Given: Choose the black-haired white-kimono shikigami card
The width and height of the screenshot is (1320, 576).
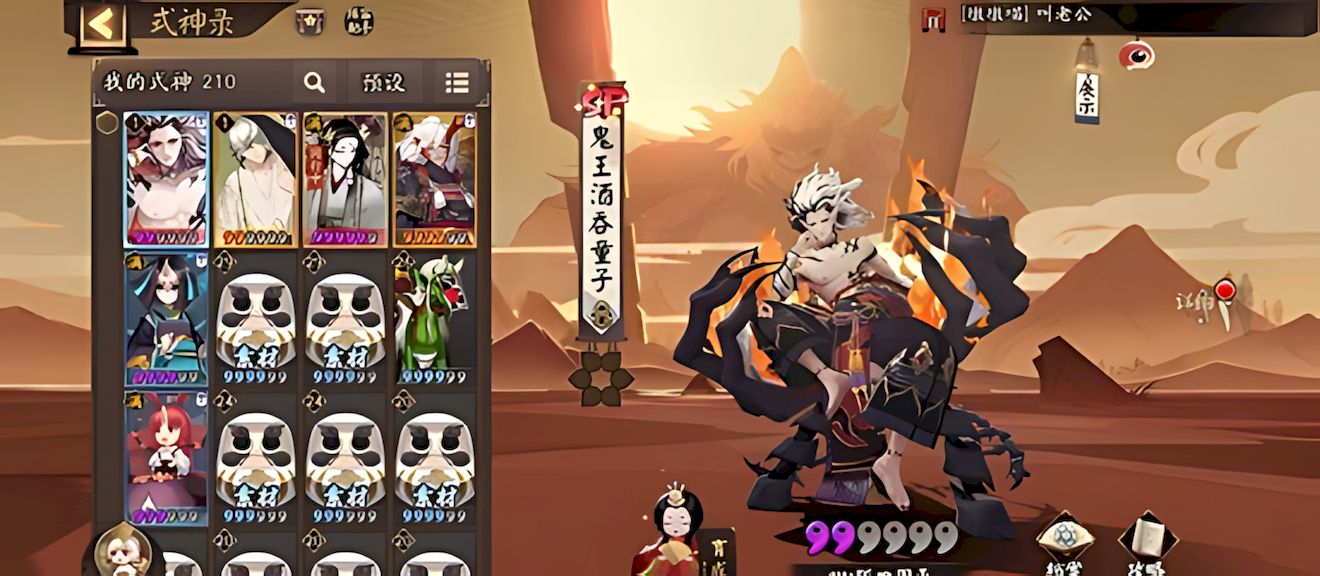Looking at the screenshot, I should coord(345,179).
